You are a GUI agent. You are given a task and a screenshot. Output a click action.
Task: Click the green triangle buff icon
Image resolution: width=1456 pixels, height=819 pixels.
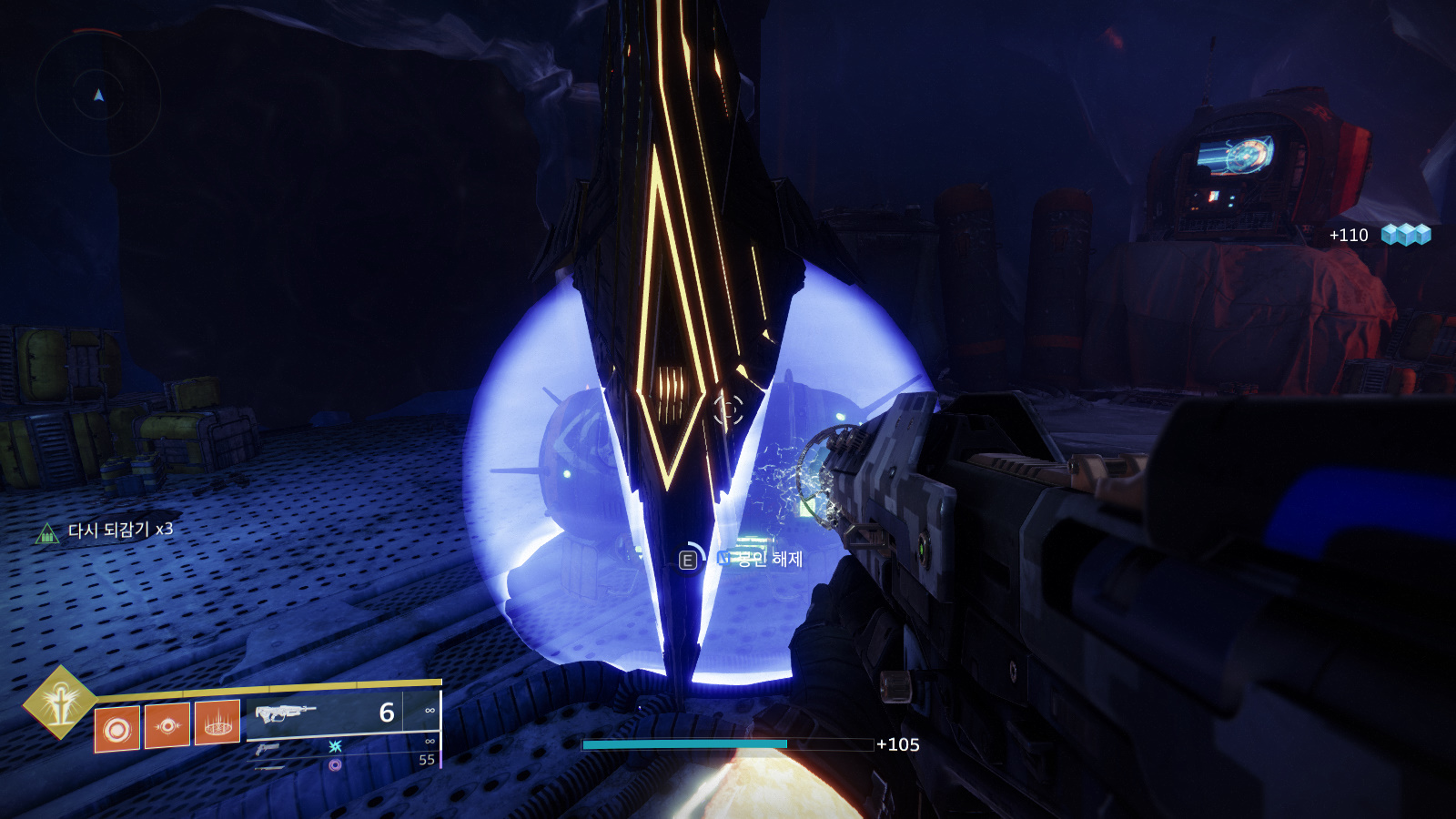[x=46, y=533]
